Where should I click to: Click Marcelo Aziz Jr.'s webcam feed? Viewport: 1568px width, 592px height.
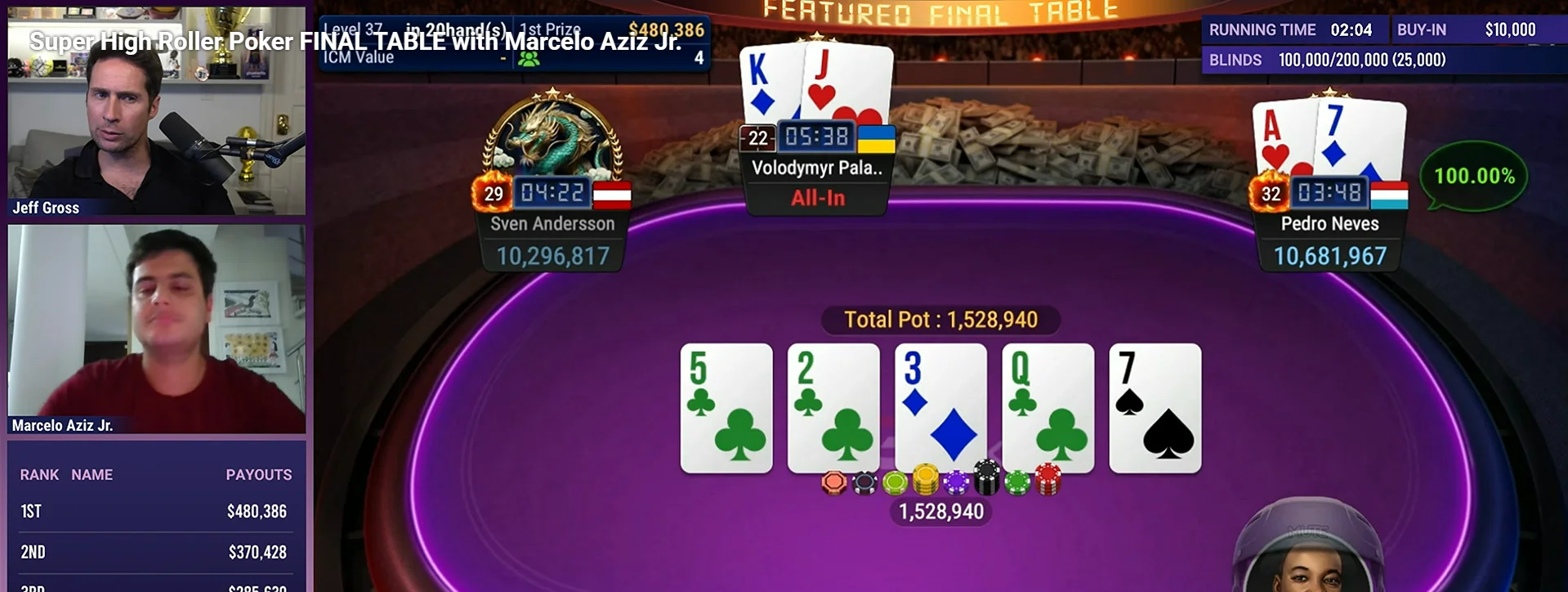pyautogui.click(x=156, y=327)
